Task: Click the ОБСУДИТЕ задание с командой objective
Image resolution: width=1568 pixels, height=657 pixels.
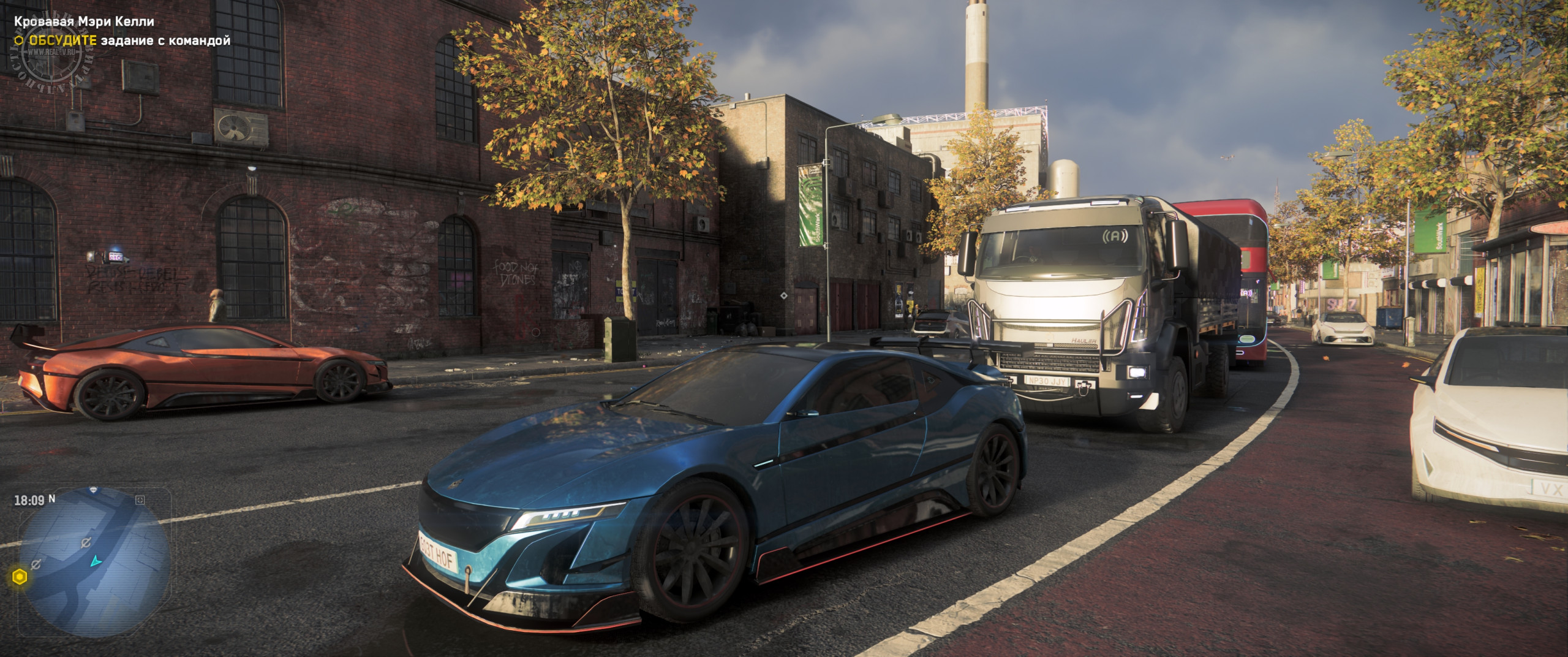Action: (x=129, y=40)
